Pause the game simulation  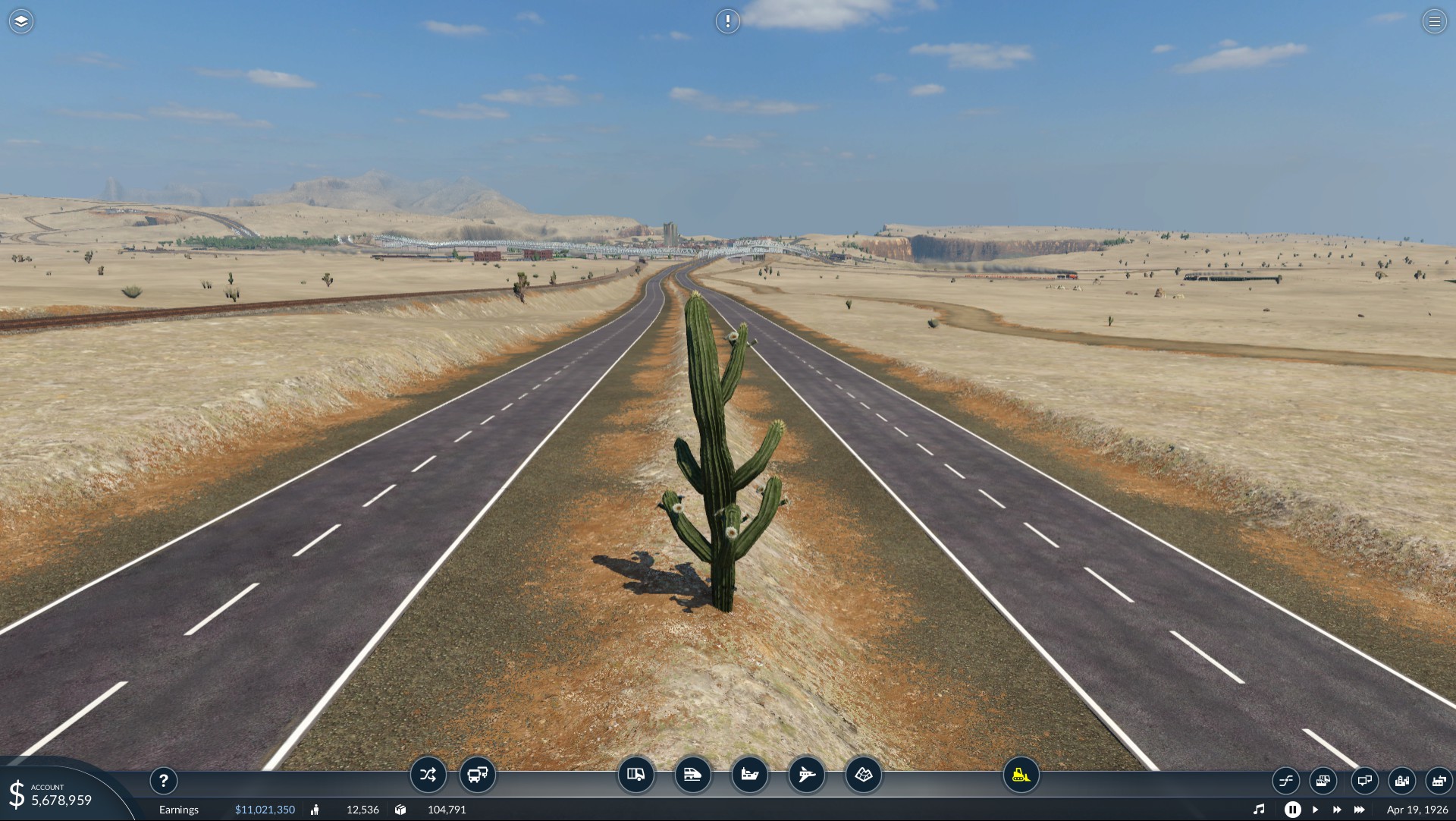(x=1293, y=810)
